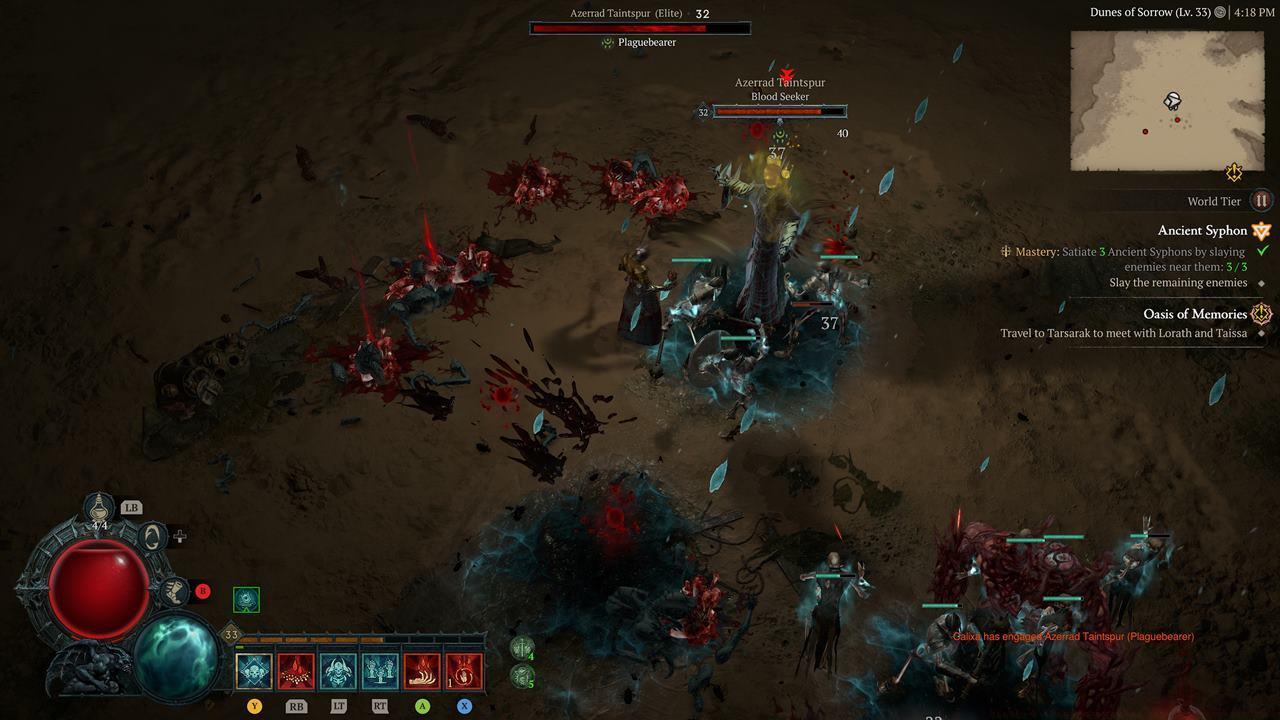Viewport: 1280px width, 720px height.
Task: Click the diamond marker beside the Oasis of Memories objective
Action: click(1262, 333)
